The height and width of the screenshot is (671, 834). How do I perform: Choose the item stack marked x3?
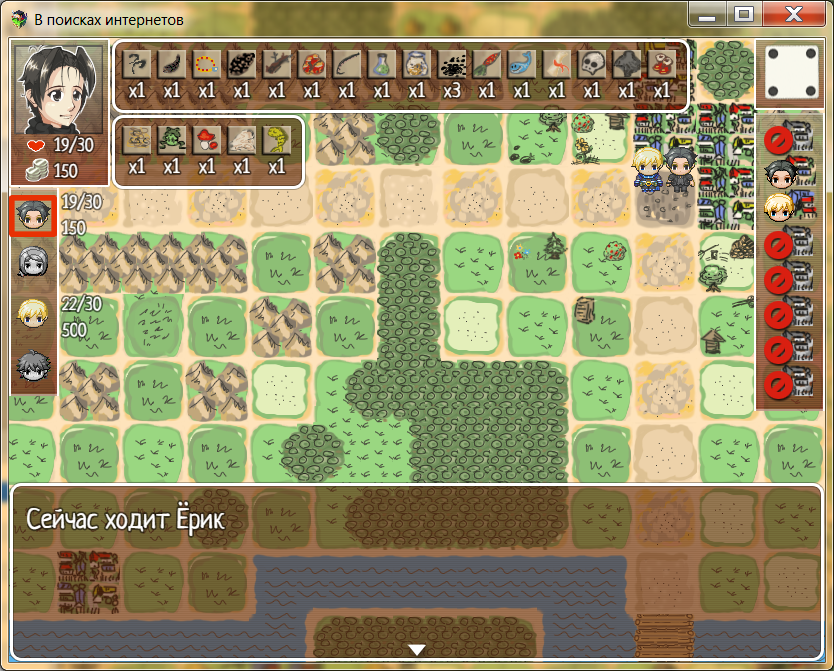(451, 65)
